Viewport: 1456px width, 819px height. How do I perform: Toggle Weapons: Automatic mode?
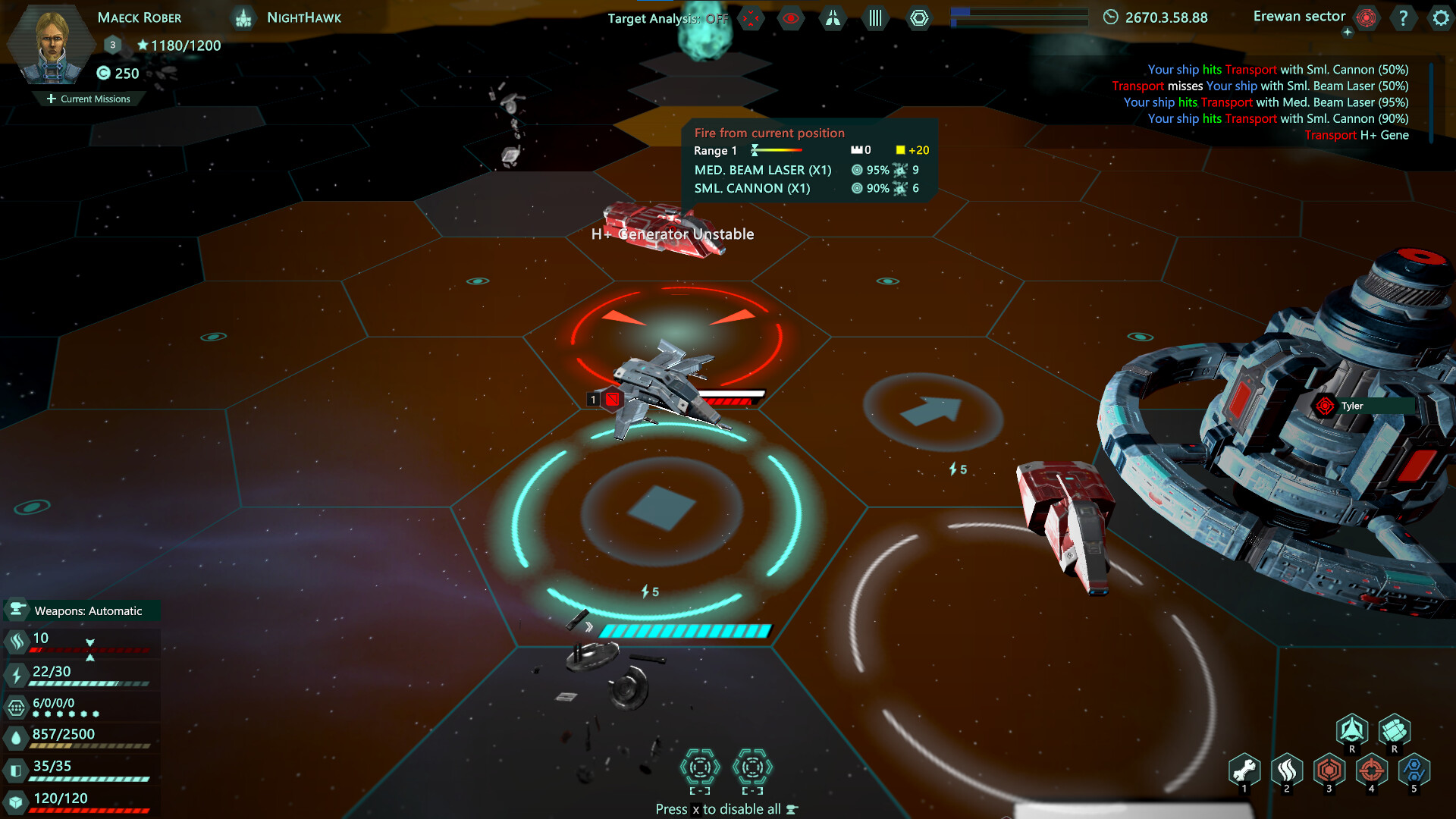pos(81,610)
